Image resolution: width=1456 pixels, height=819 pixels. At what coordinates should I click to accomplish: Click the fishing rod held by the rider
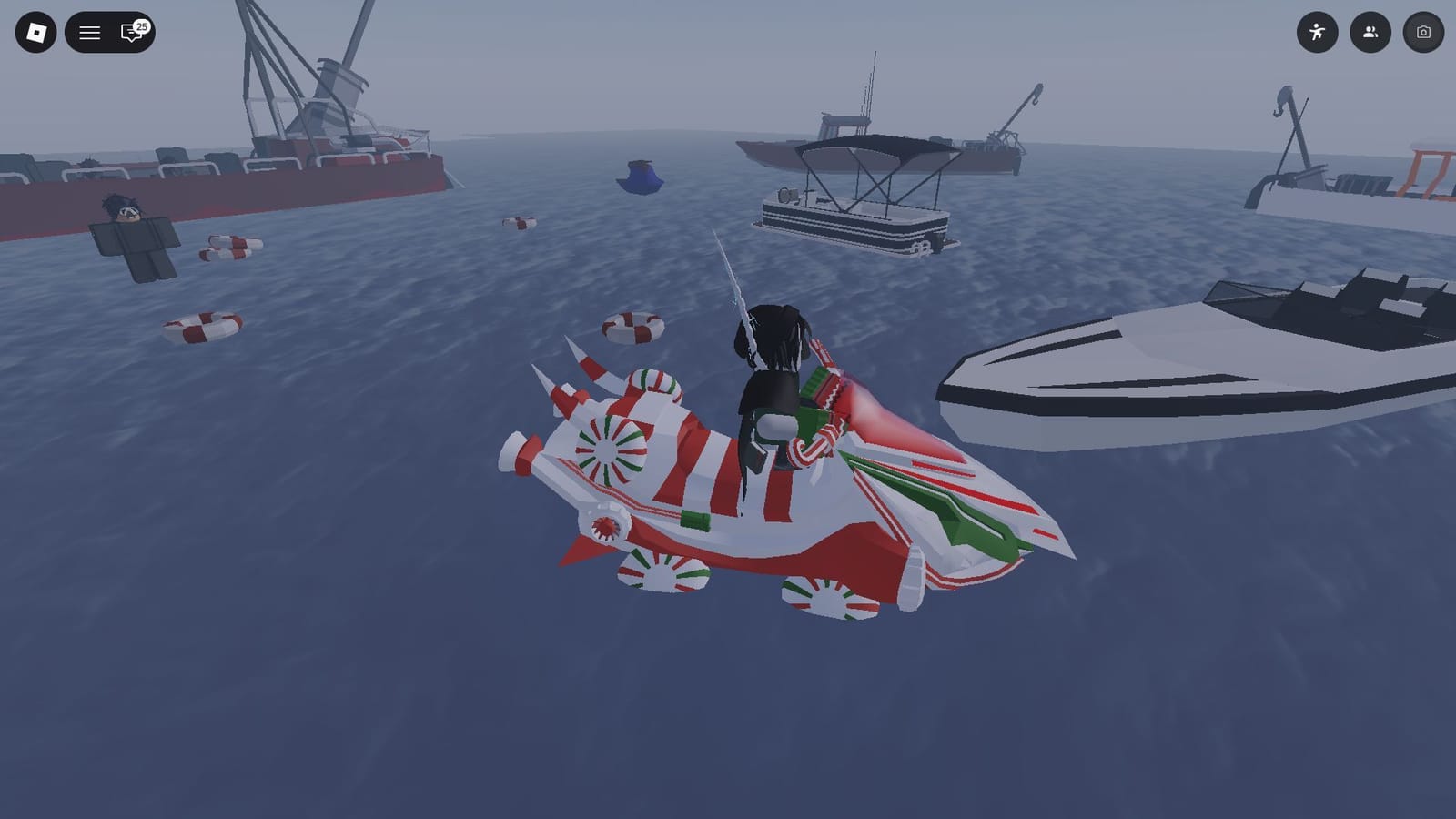coord(728,291)
